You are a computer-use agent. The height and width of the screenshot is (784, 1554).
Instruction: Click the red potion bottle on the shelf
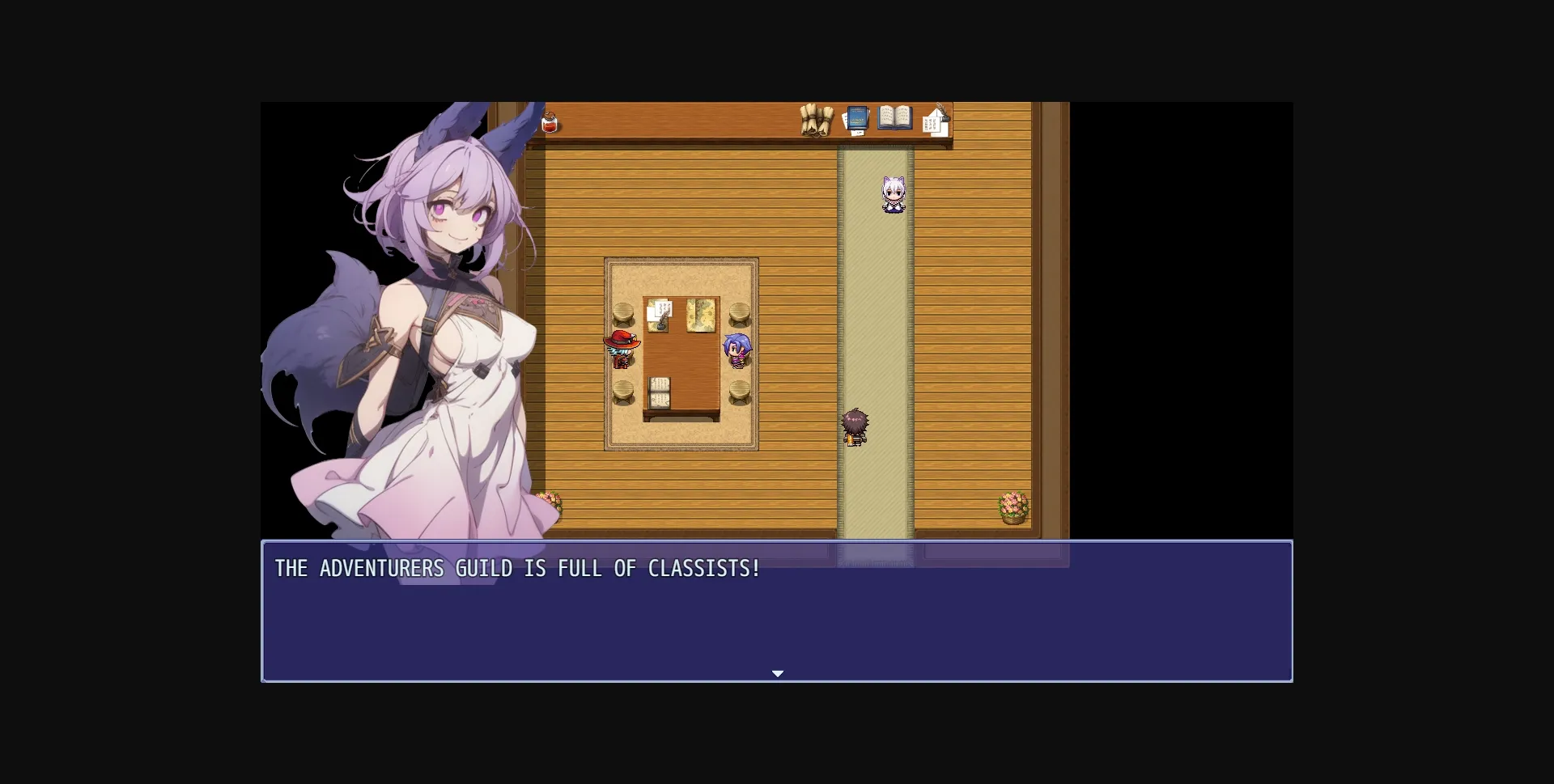point(550,121)
